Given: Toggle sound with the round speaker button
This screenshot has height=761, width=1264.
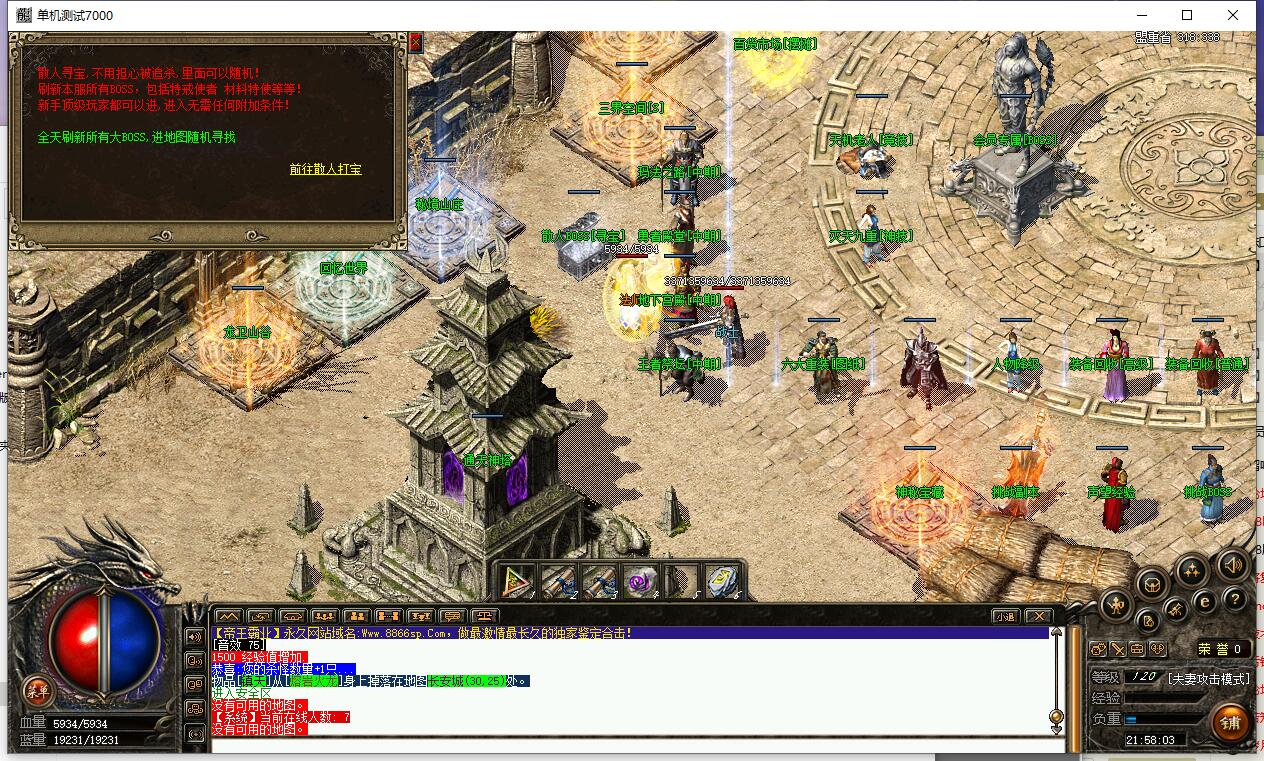Looking at the screenshot, I should pyautogui.click(x=1233, y=567).
